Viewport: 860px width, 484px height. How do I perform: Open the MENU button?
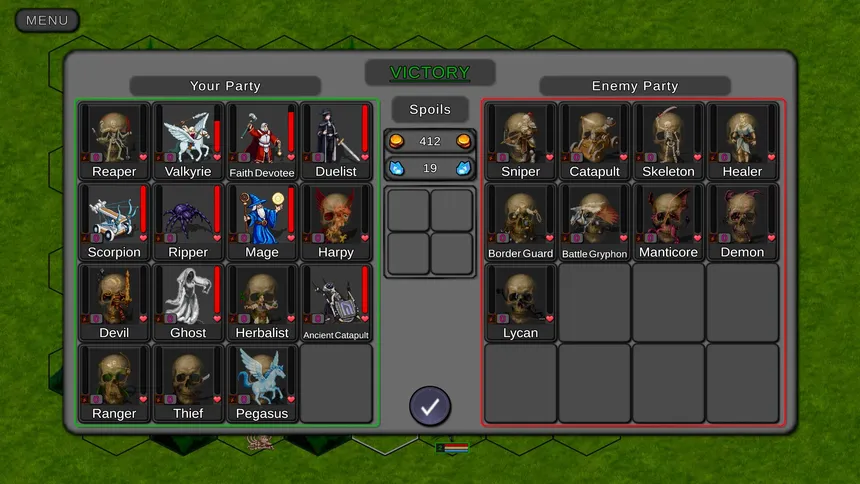tap(47, 20)
